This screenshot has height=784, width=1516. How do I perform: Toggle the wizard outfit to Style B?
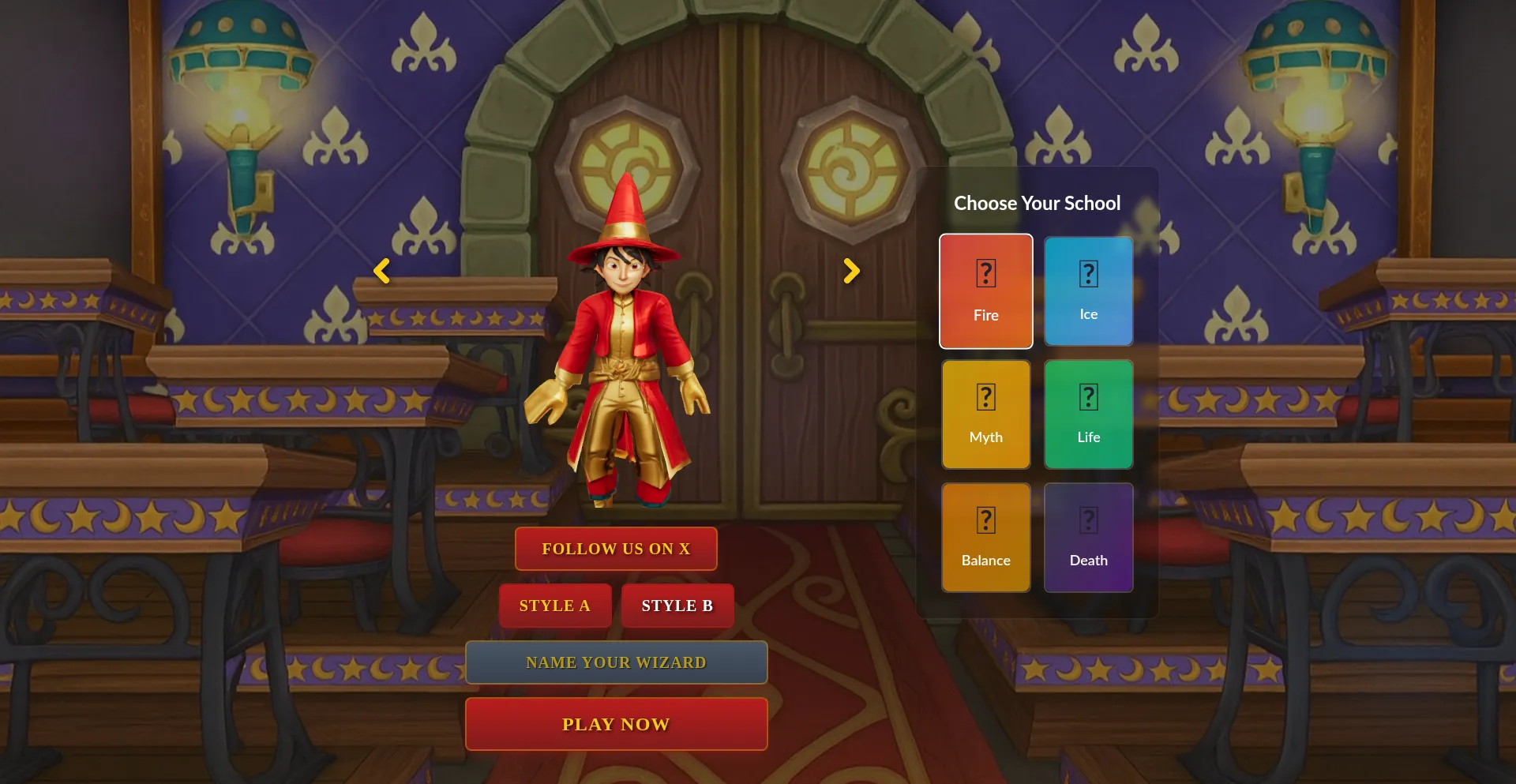(677, 606)
